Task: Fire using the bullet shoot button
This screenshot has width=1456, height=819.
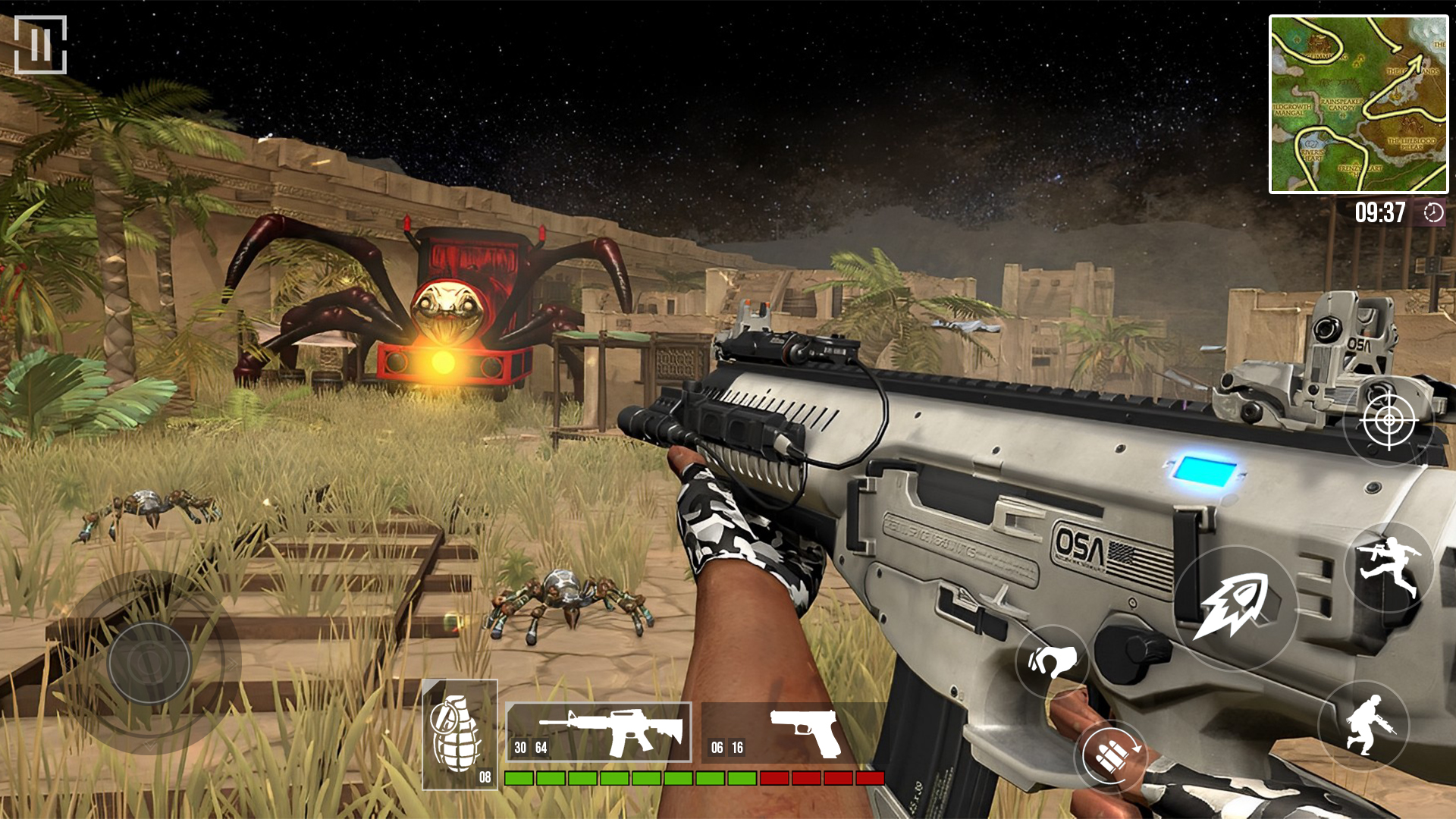Action: point(1235,607)
